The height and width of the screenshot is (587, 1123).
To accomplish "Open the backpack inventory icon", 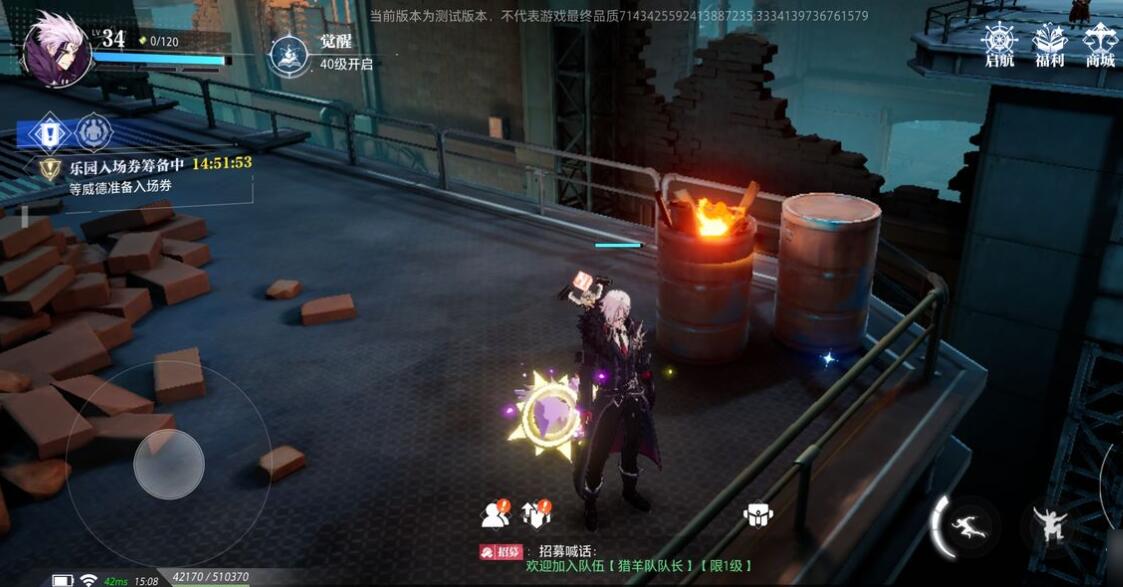I will (758, 515).
